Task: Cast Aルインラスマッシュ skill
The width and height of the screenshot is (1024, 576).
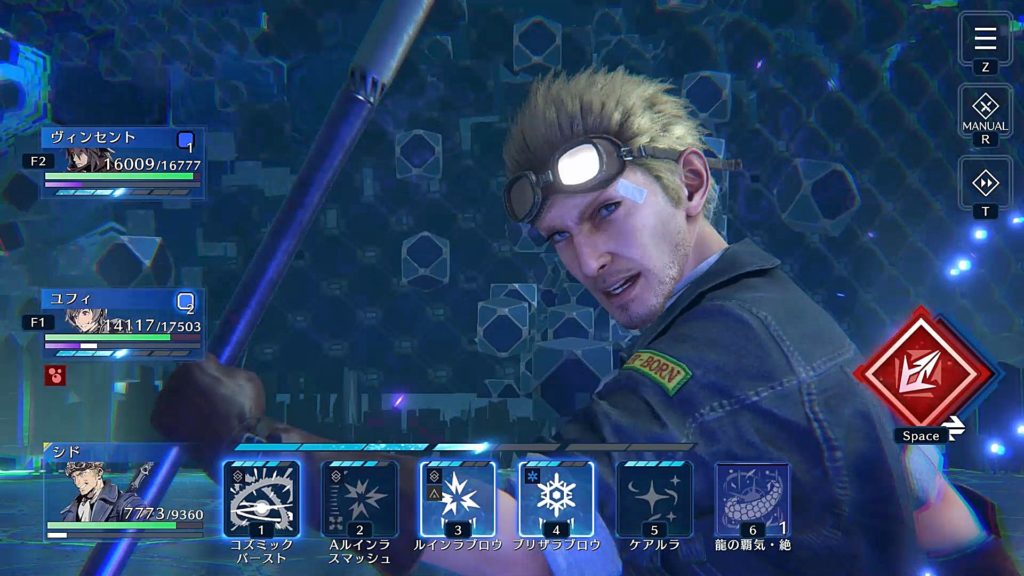Action: click(x=359, y=498)
